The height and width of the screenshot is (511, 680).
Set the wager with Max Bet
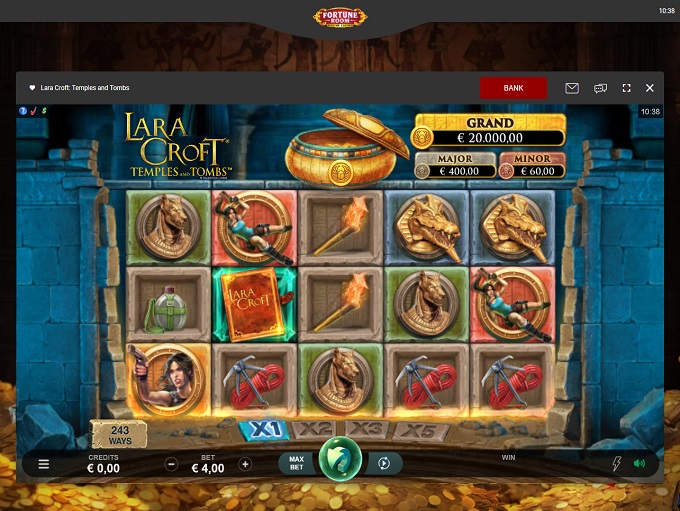pyautogui.click(x=296, y=464)
